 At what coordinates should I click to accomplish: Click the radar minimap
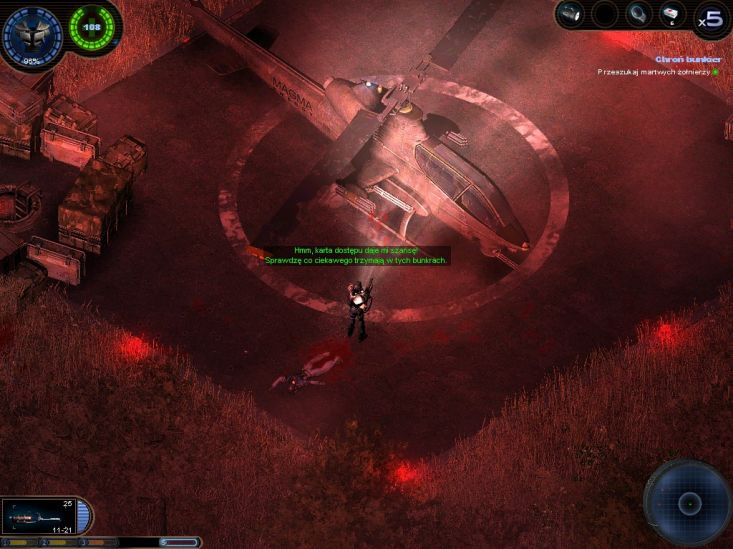(x=688, y=503)
